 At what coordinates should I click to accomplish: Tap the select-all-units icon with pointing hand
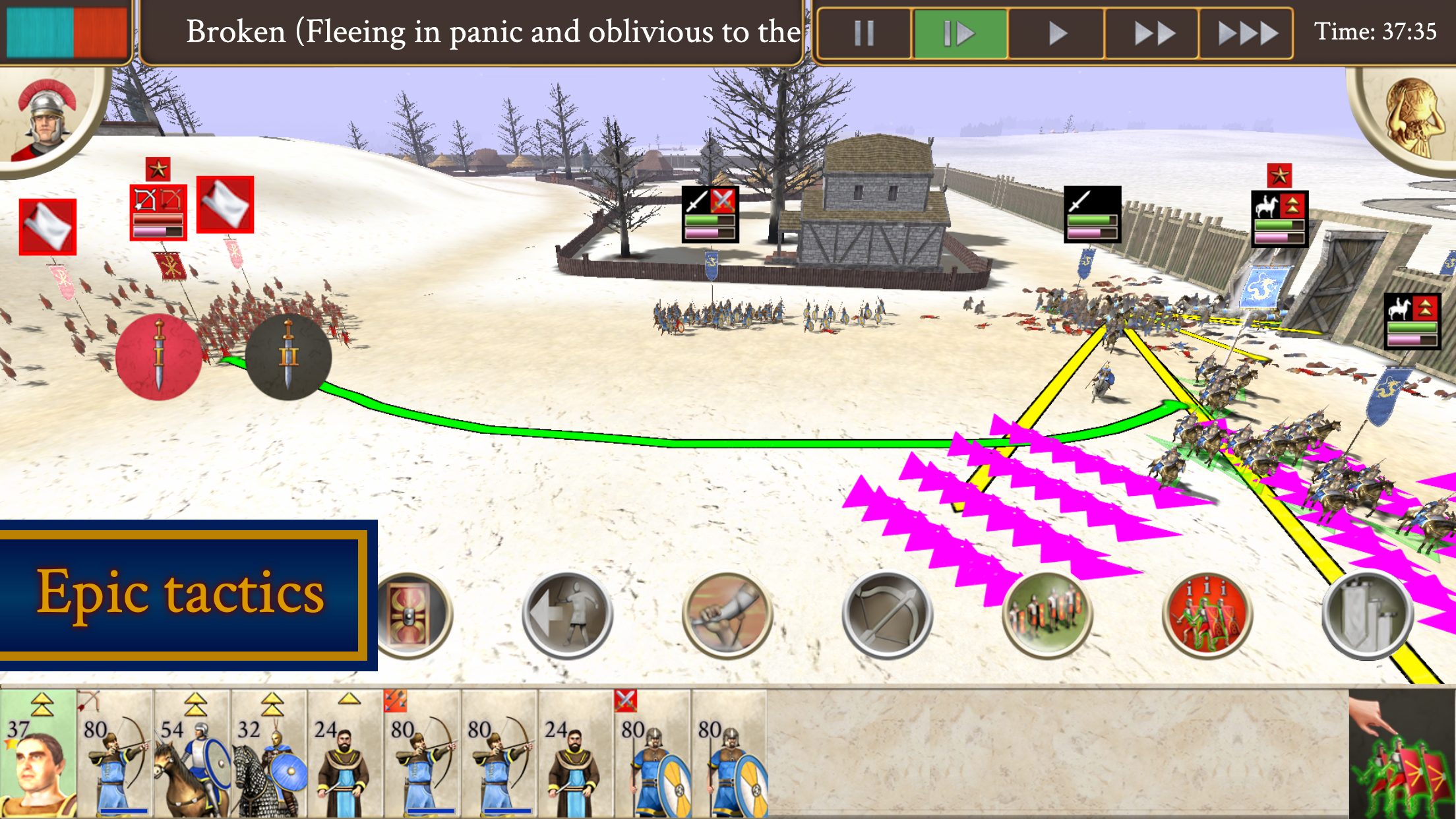[1401, 753]
